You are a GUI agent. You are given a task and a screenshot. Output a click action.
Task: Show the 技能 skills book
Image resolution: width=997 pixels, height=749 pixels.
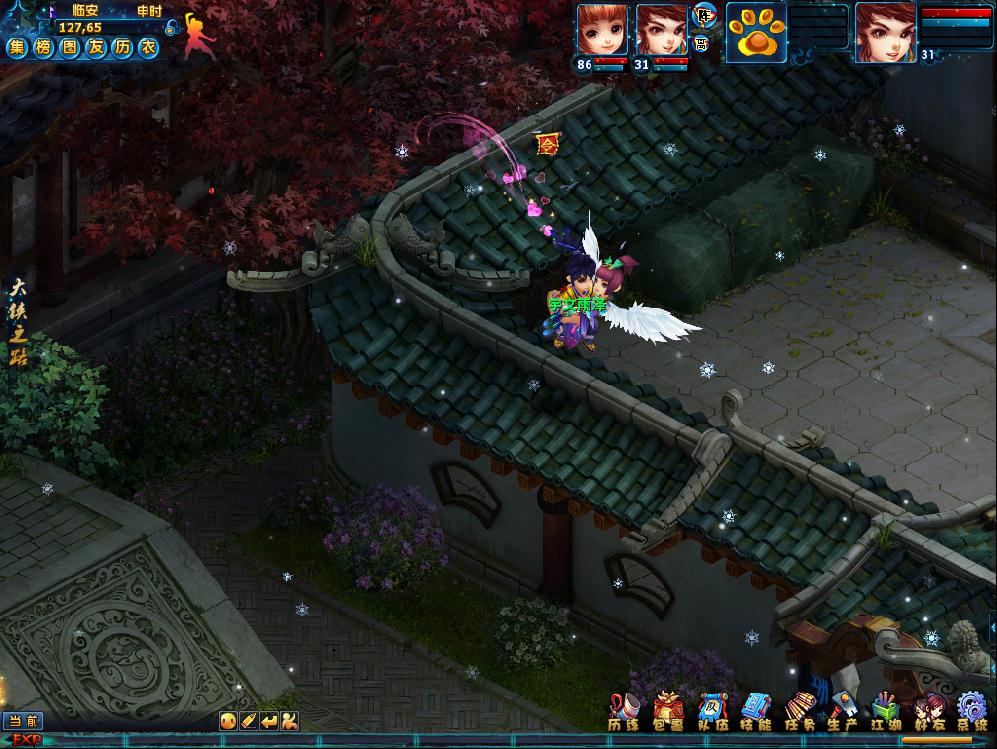756,711
